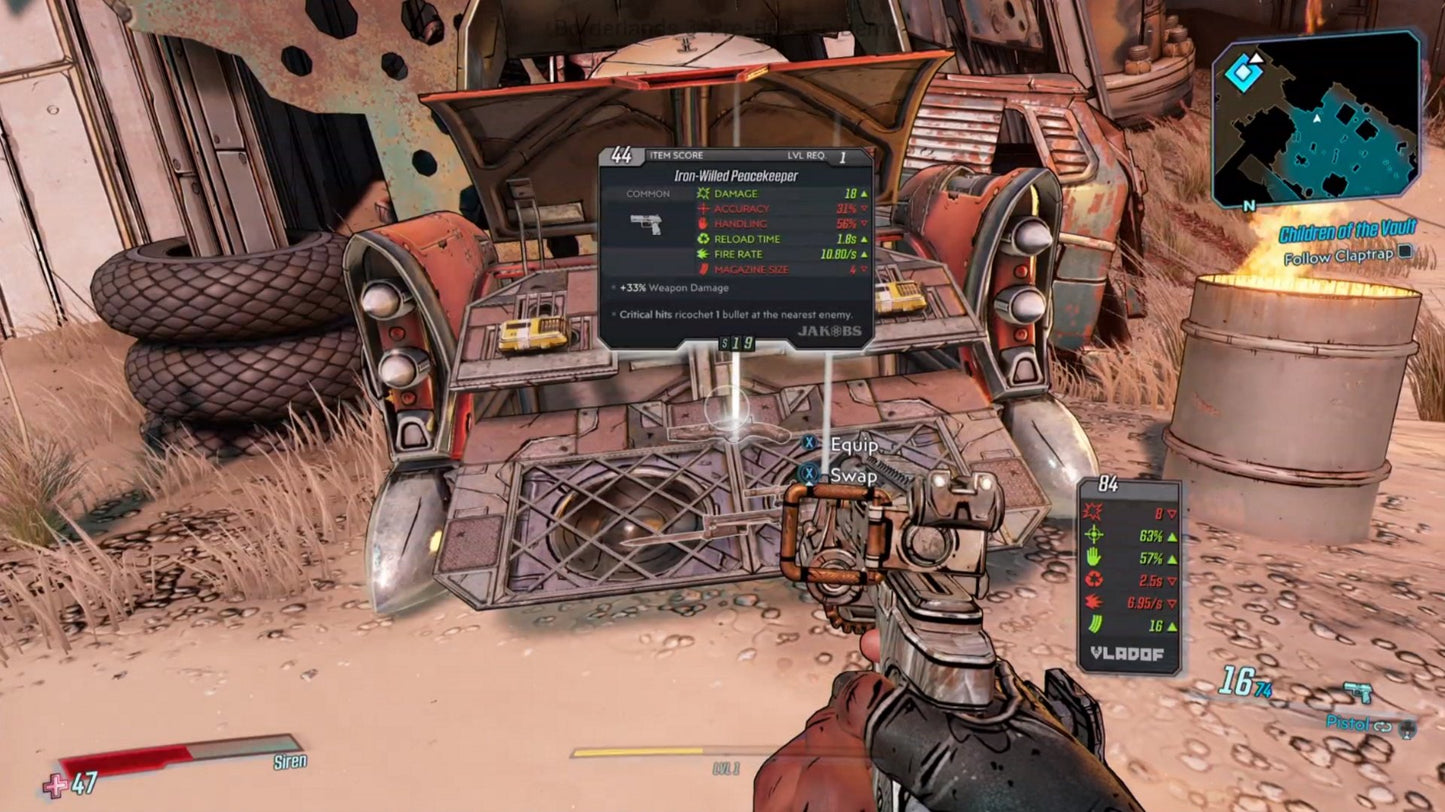Screen dimensions: 1445x812
Task: Click the minimap in the corner
Action: pos(1316,120)
